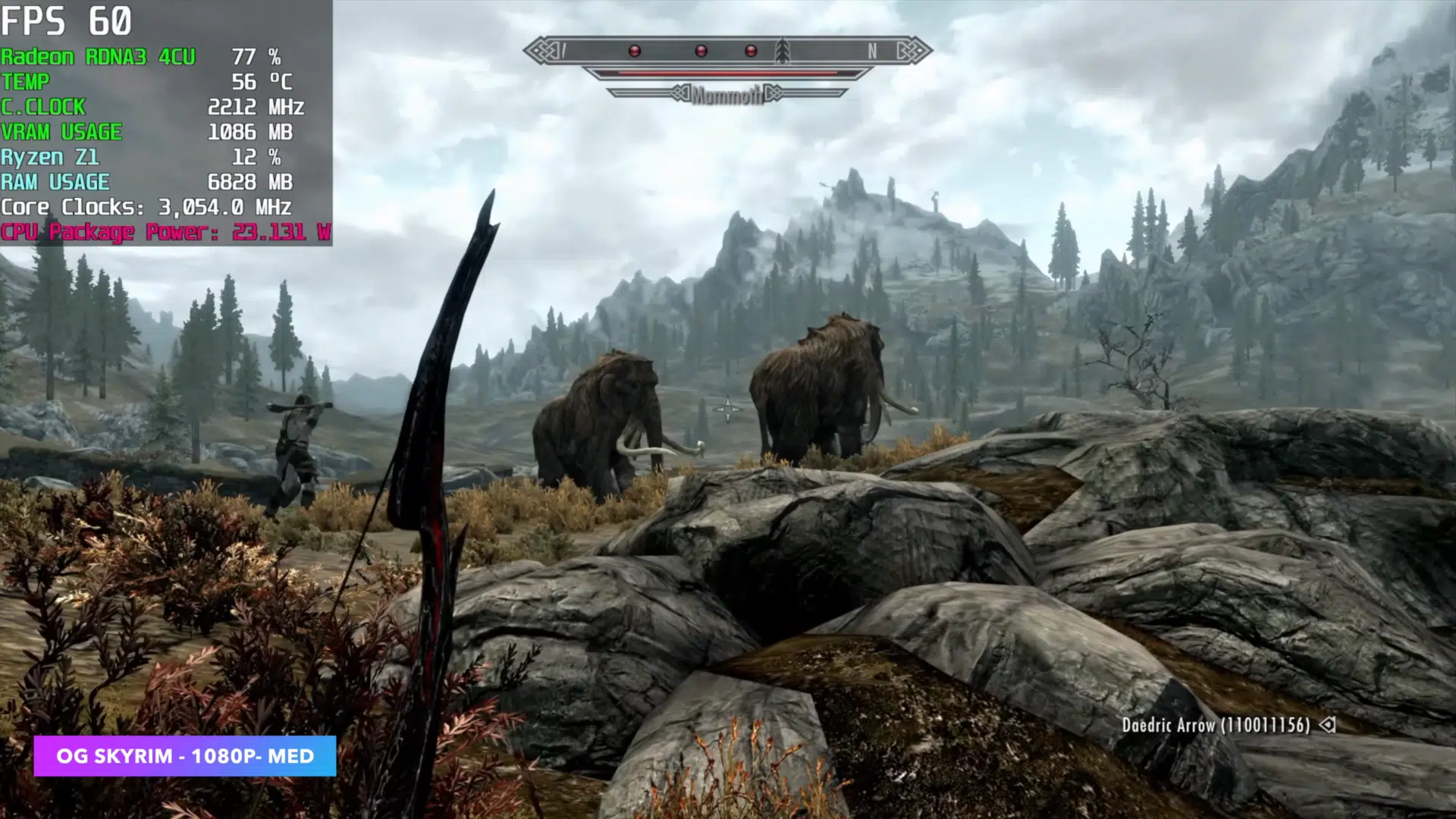Click the pine tree marker on the compass
This screenshot has width=1456, height=819.
(x=783, y=51)
